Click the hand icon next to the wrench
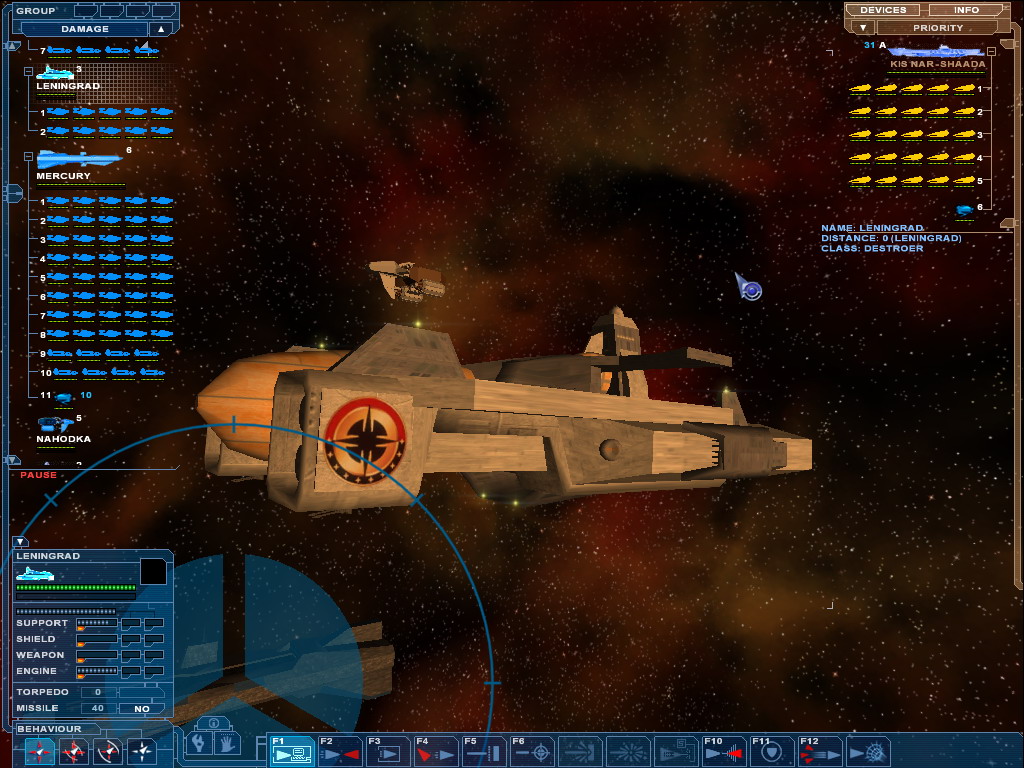Viewport: 1024px width, 768px height. (x=227, y=743)
